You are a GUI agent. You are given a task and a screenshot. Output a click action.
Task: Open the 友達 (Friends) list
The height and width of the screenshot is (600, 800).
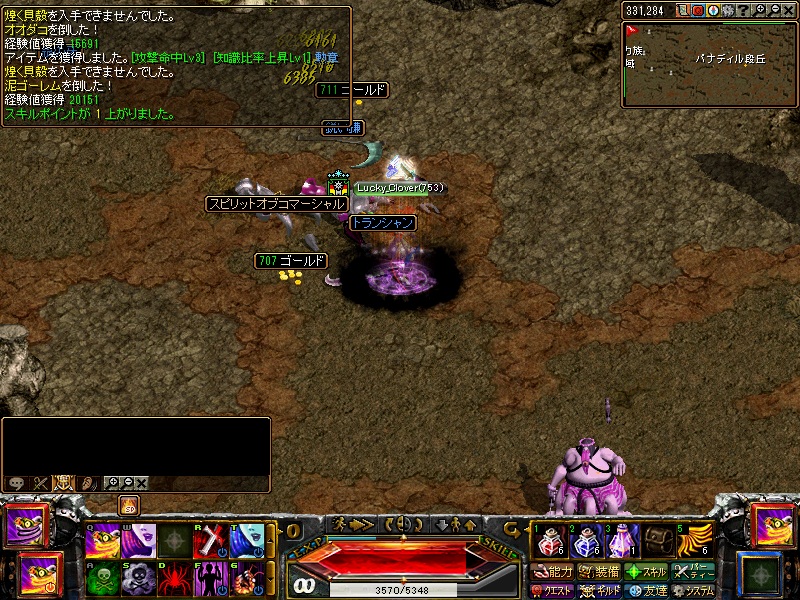click(646, 591)
